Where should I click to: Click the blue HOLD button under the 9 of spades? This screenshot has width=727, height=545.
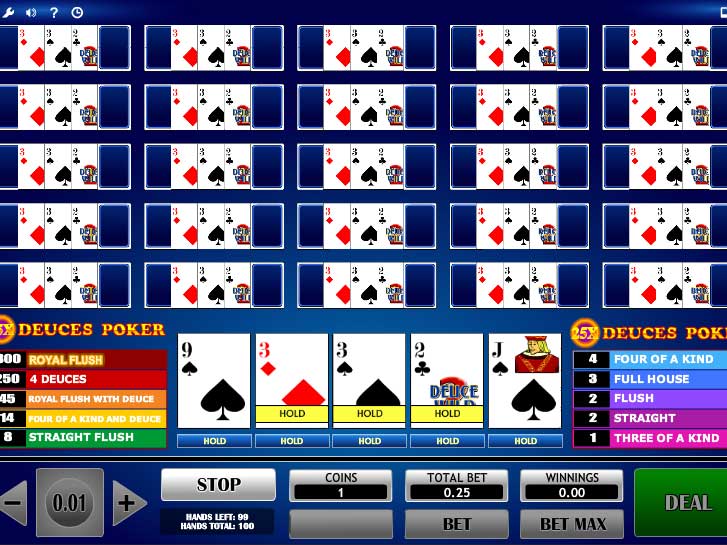(214, 440)
